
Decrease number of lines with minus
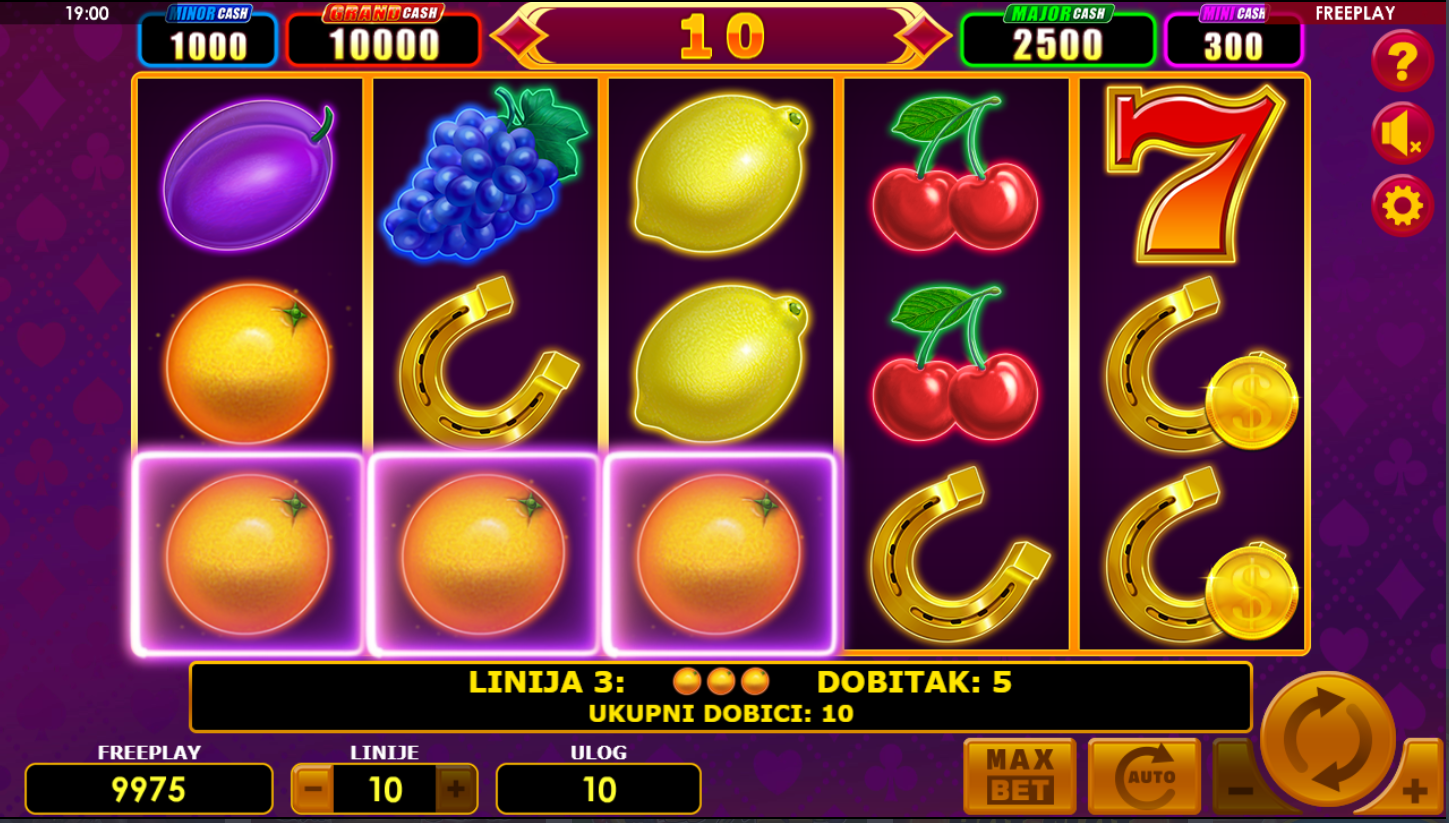click(x=313, y=789)
